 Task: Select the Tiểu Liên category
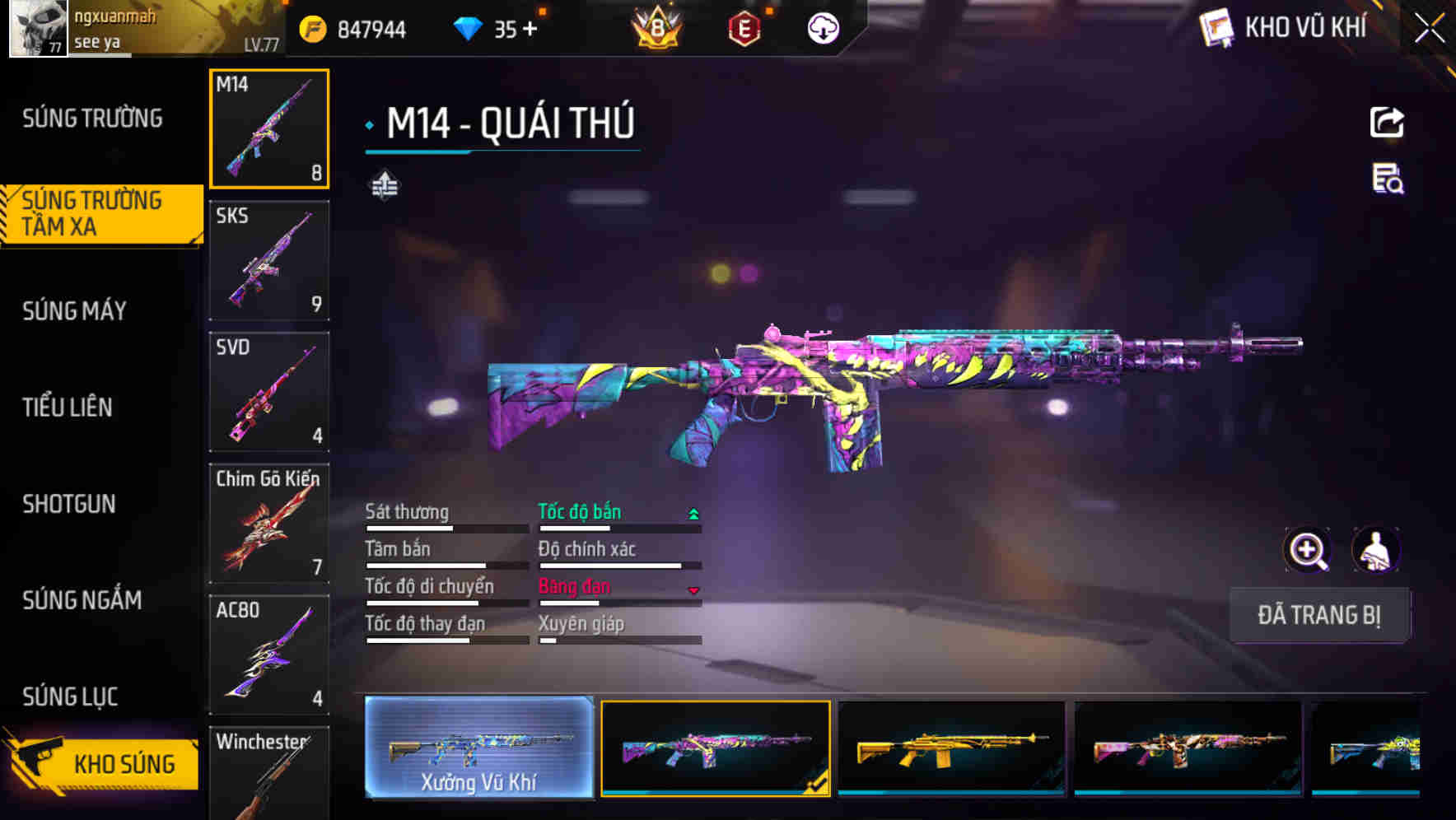[x=68, y=407]
